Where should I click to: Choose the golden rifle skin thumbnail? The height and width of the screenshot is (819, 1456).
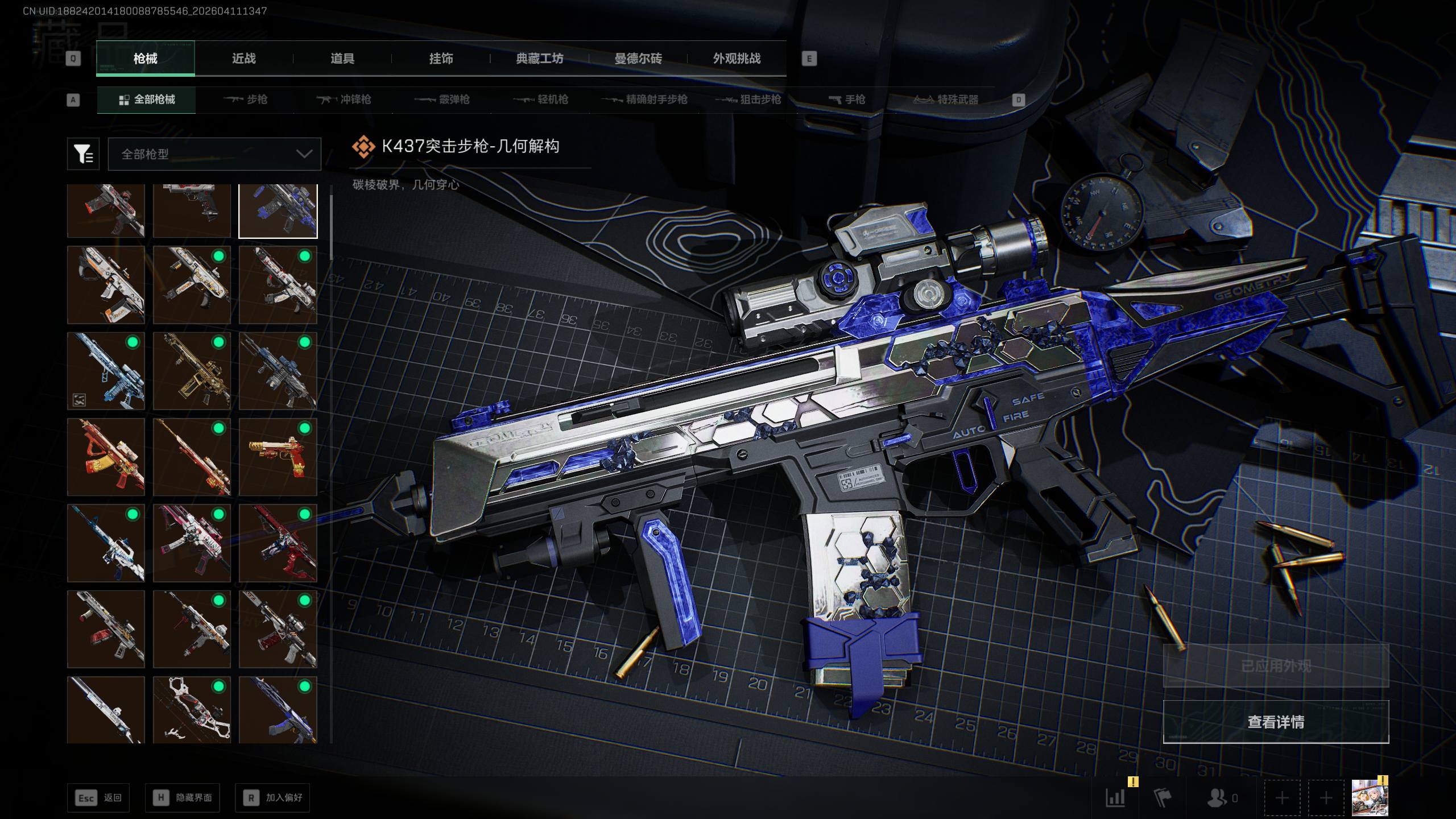pyautogui.click(x=192, y=371)
